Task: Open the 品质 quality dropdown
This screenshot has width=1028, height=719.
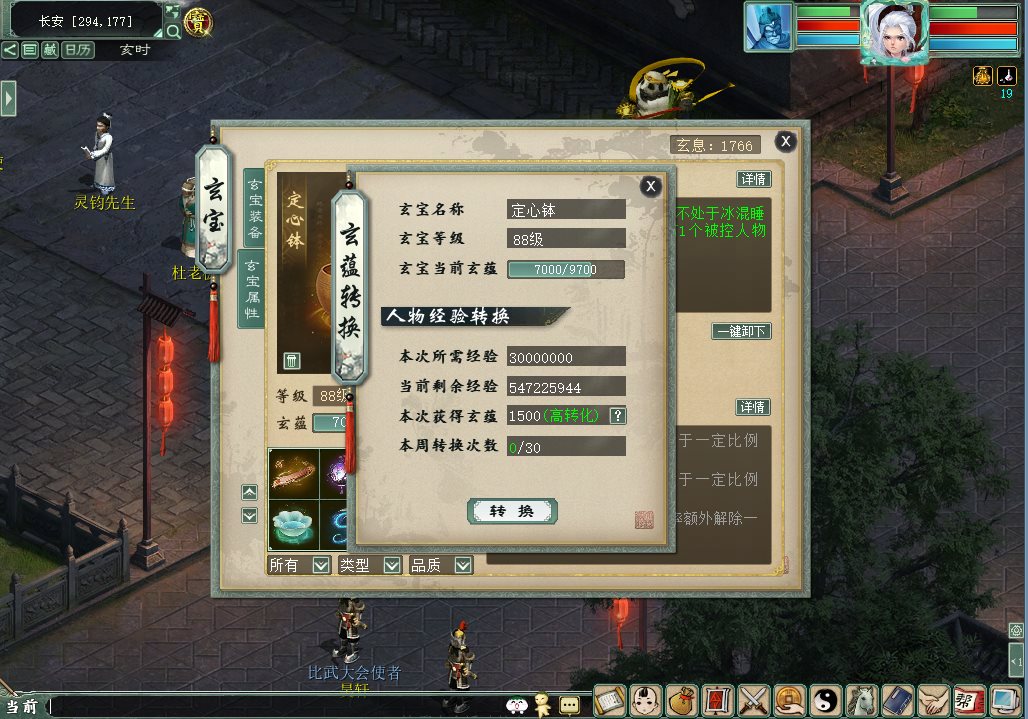Action: (x=463, y=565)
